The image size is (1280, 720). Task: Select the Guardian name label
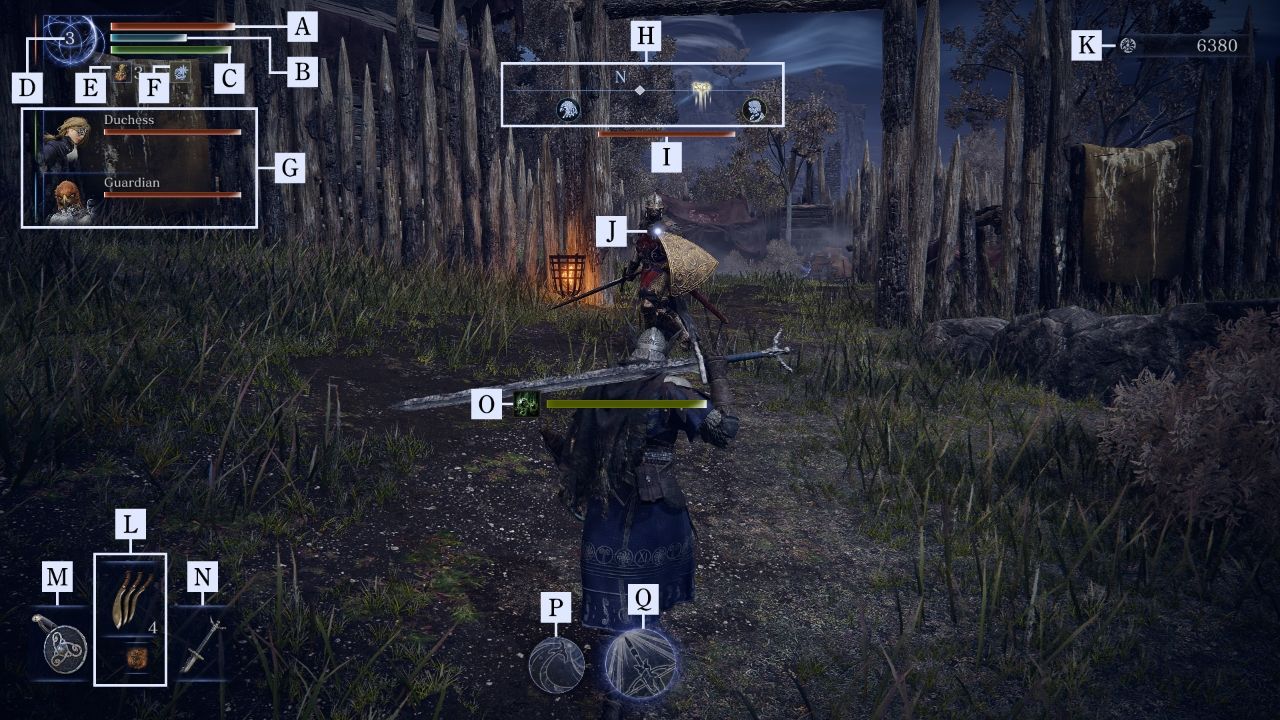[131, 183]
